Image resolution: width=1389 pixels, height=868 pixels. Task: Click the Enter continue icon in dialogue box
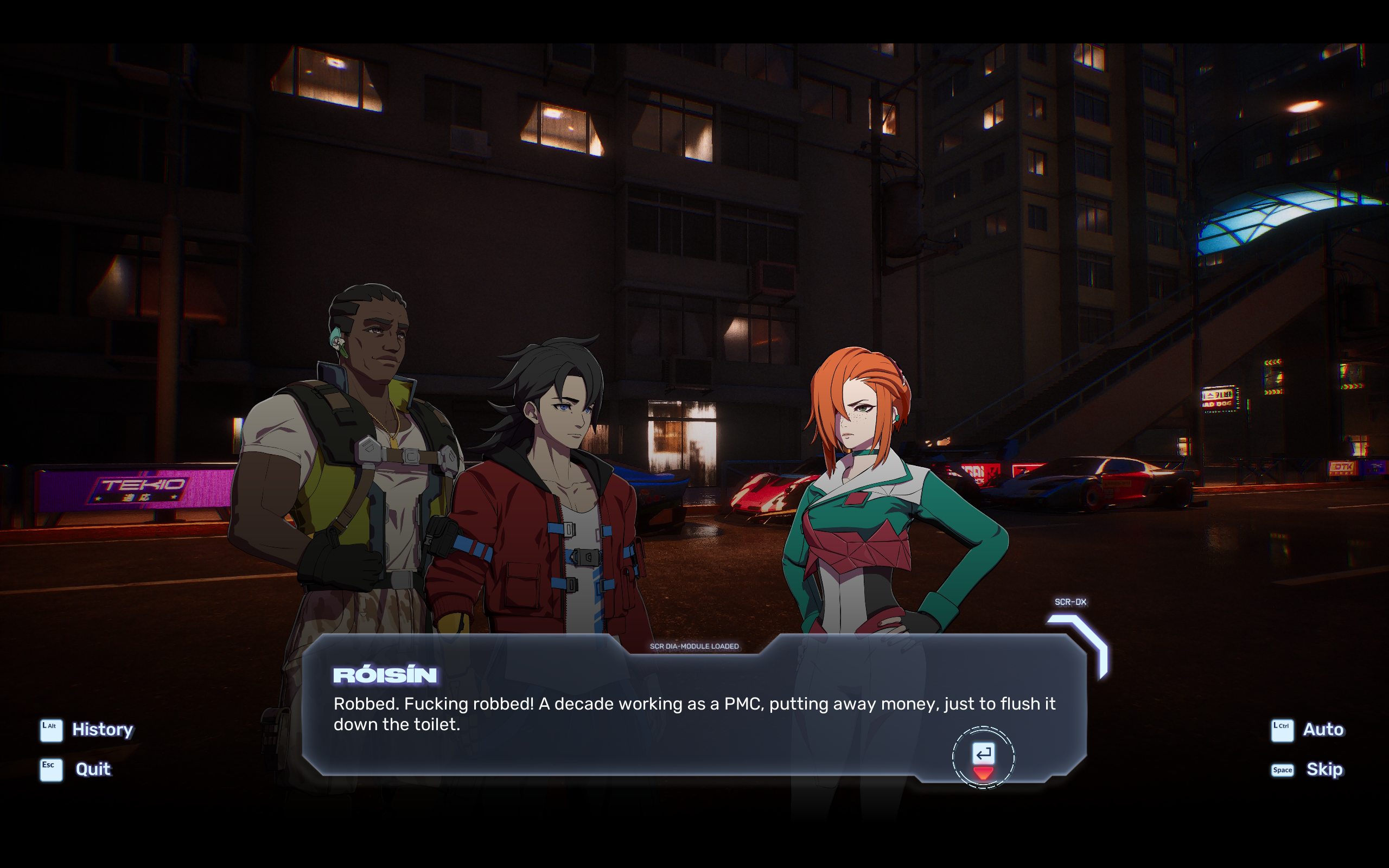(x=983, y=752)
